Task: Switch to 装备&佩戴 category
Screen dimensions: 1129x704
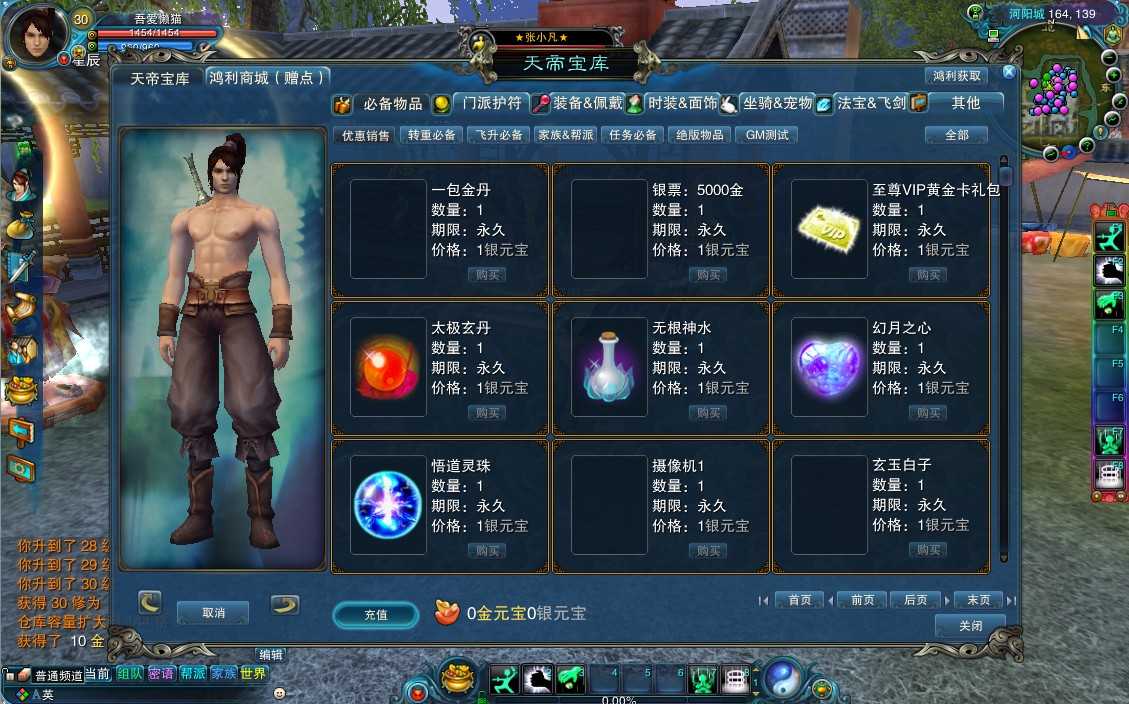Action: click(x=587, y=103)
